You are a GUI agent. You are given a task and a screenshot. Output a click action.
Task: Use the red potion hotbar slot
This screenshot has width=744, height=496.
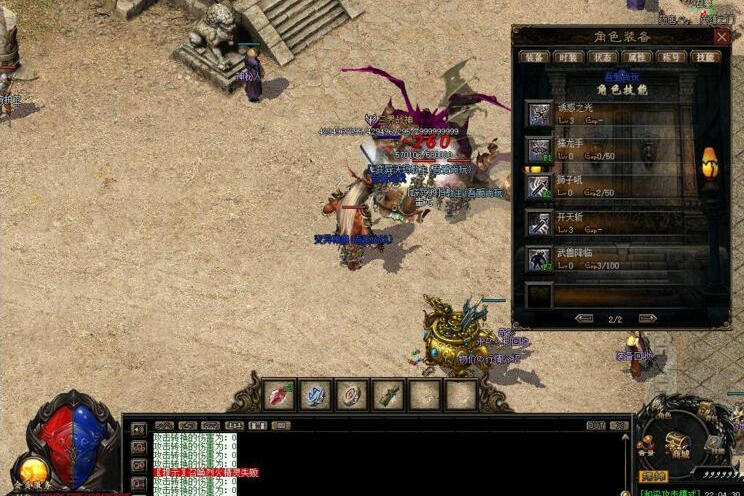click(x=279, y=395)
